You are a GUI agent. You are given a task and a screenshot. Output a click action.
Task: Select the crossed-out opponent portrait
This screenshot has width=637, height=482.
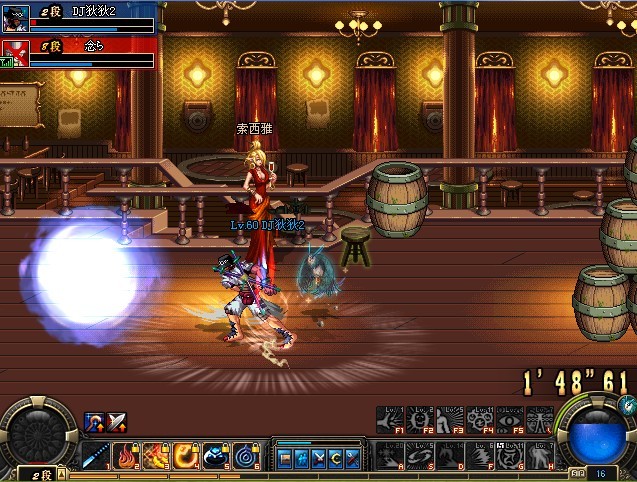[x=13, y=52]
